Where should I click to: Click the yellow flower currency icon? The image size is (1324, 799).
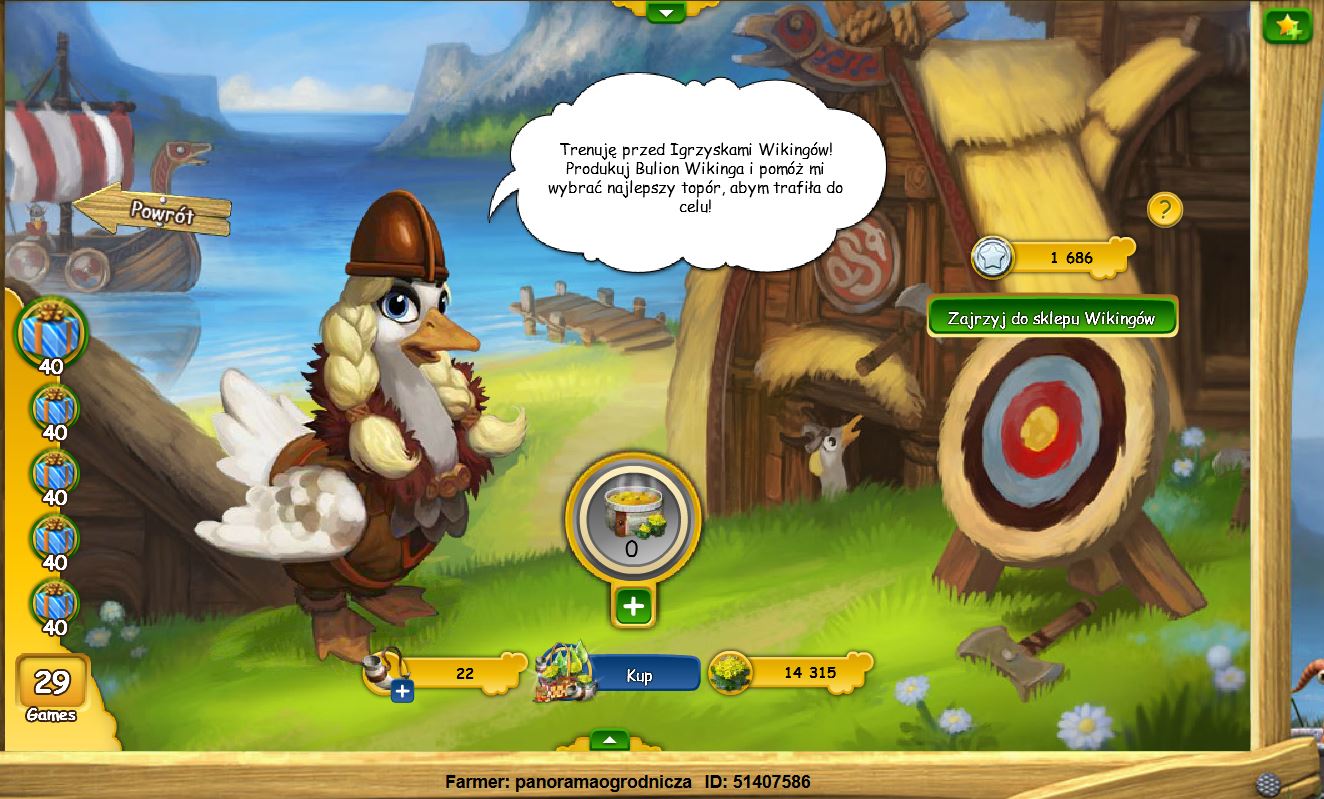click(x=730, y=672)
